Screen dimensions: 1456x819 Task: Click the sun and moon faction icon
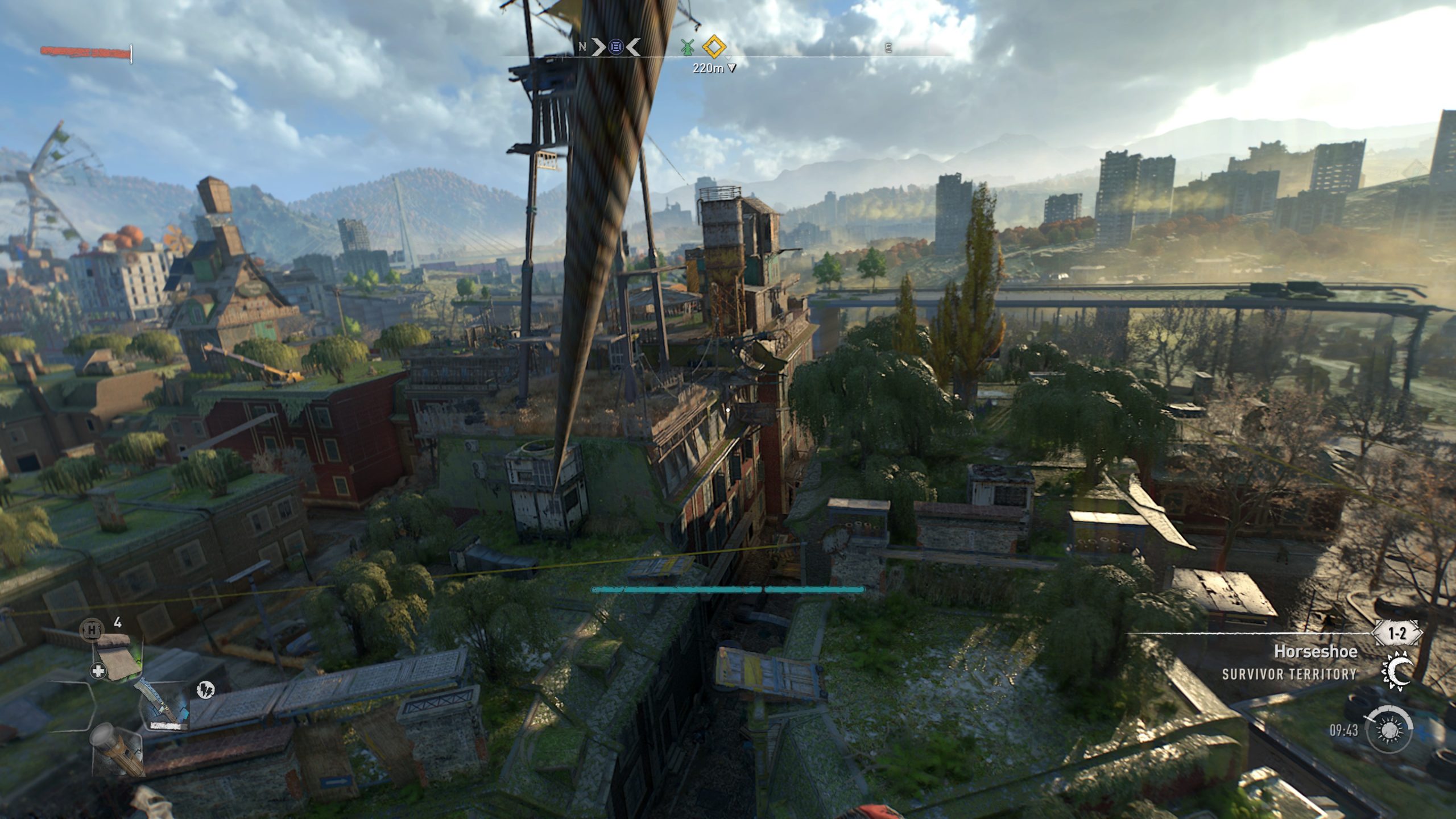1396,670
